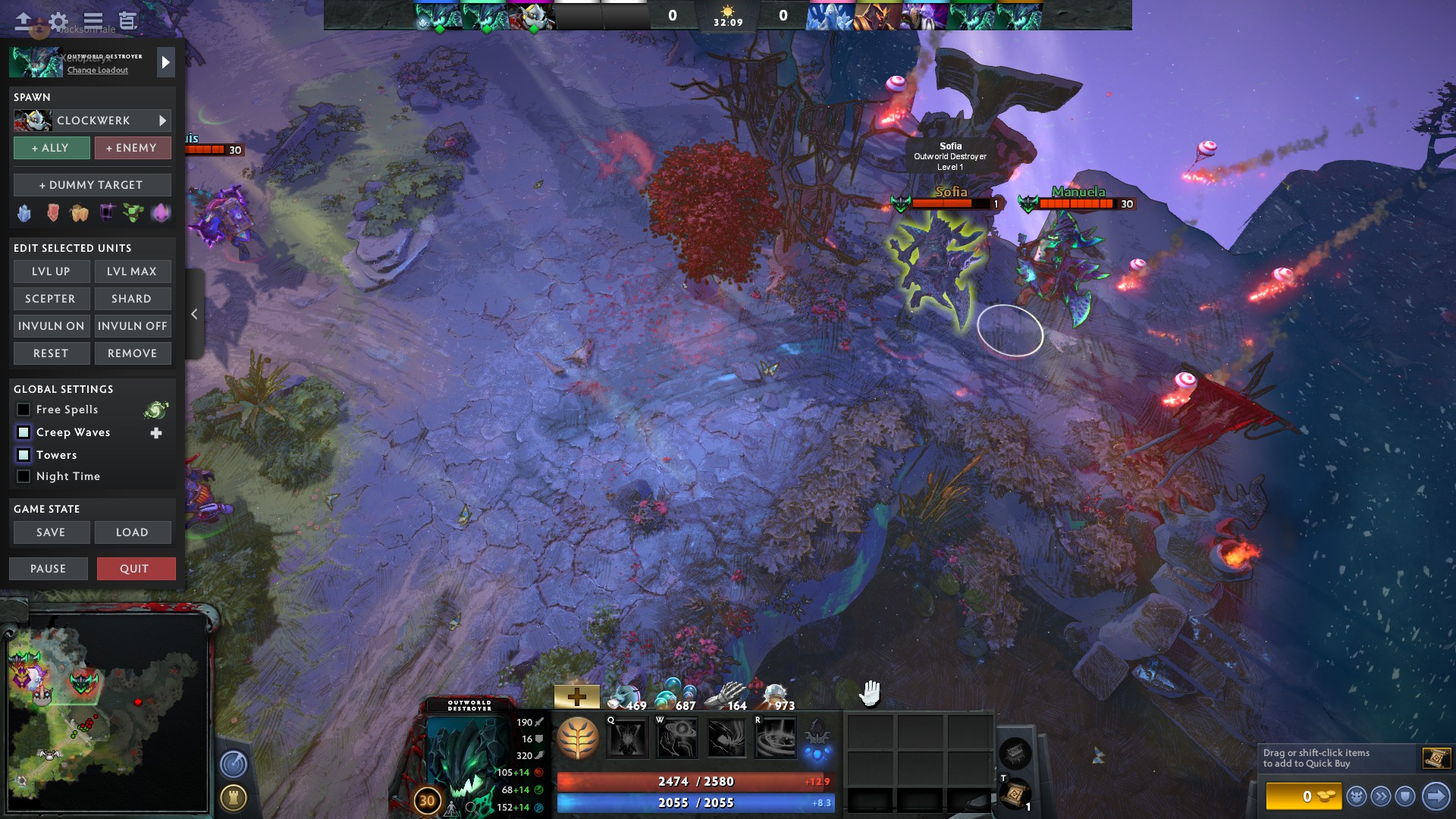Open the Outworld Destroyer loadout expander

coord(165,62)
